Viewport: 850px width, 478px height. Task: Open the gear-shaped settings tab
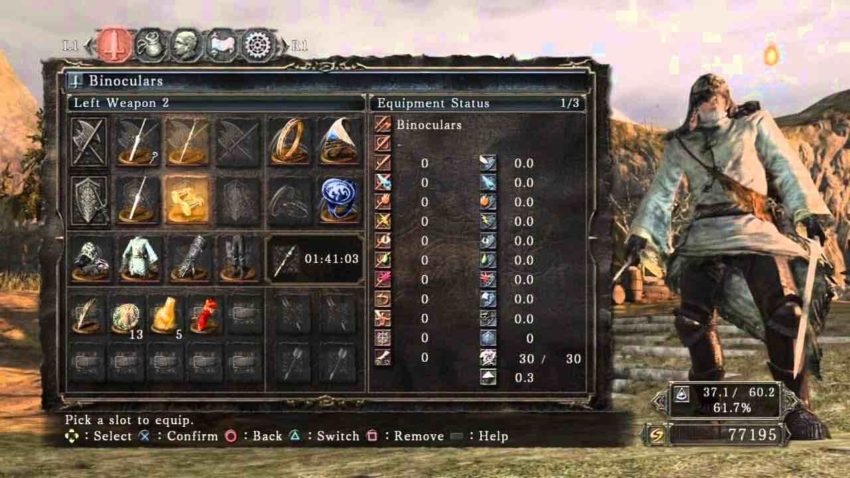point(259,44)
